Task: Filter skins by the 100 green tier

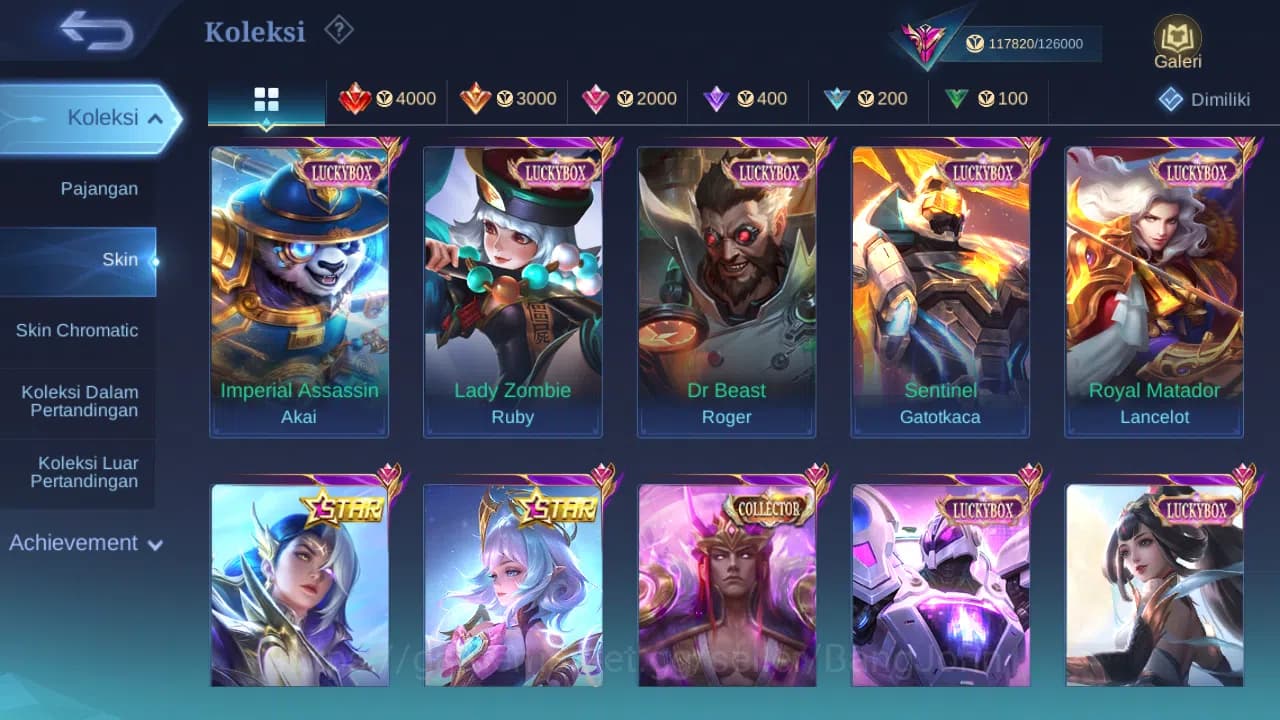Action: point(988,99)
